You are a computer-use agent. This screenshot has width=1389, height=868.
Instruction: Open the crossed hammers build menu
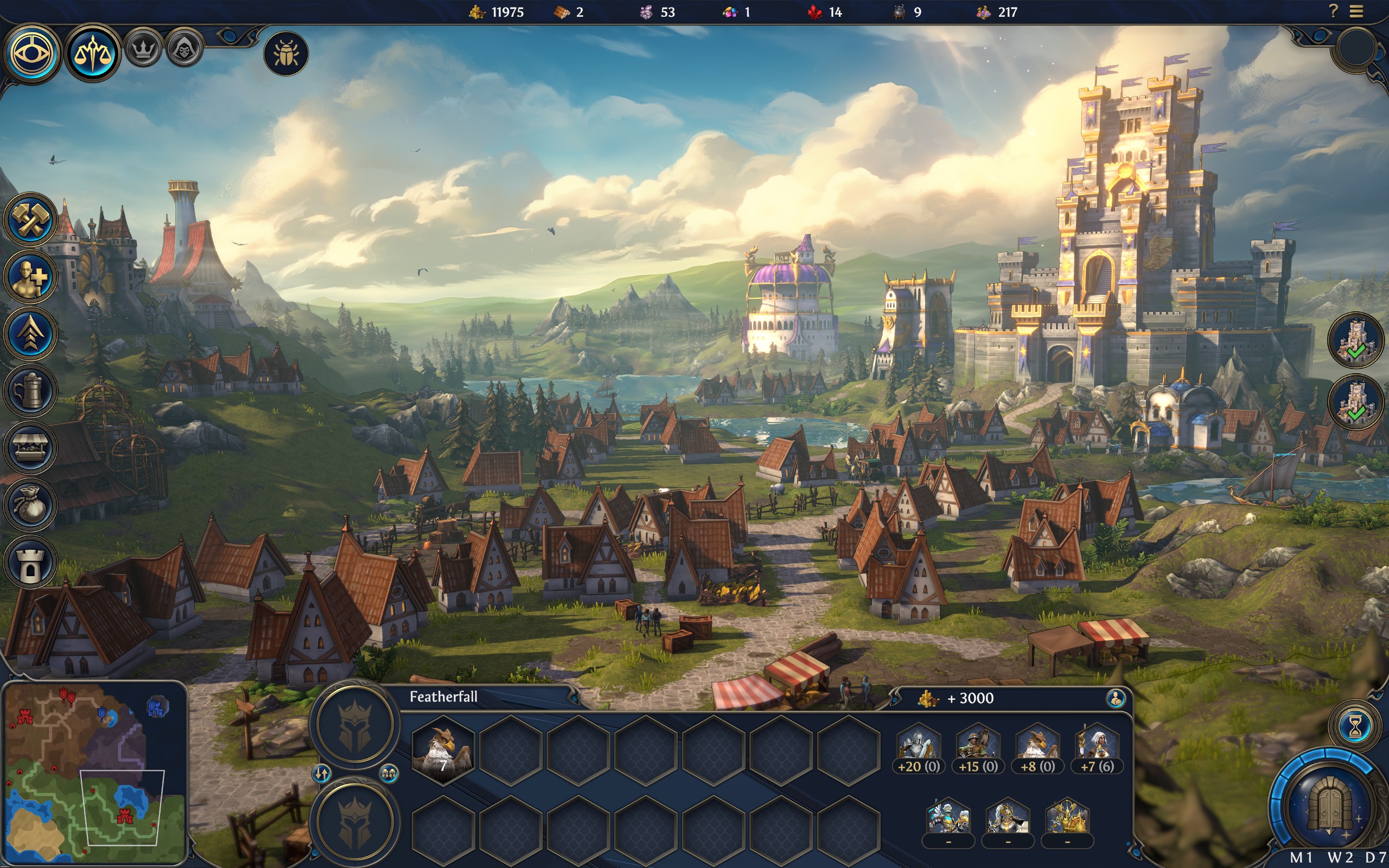(30, 220)
